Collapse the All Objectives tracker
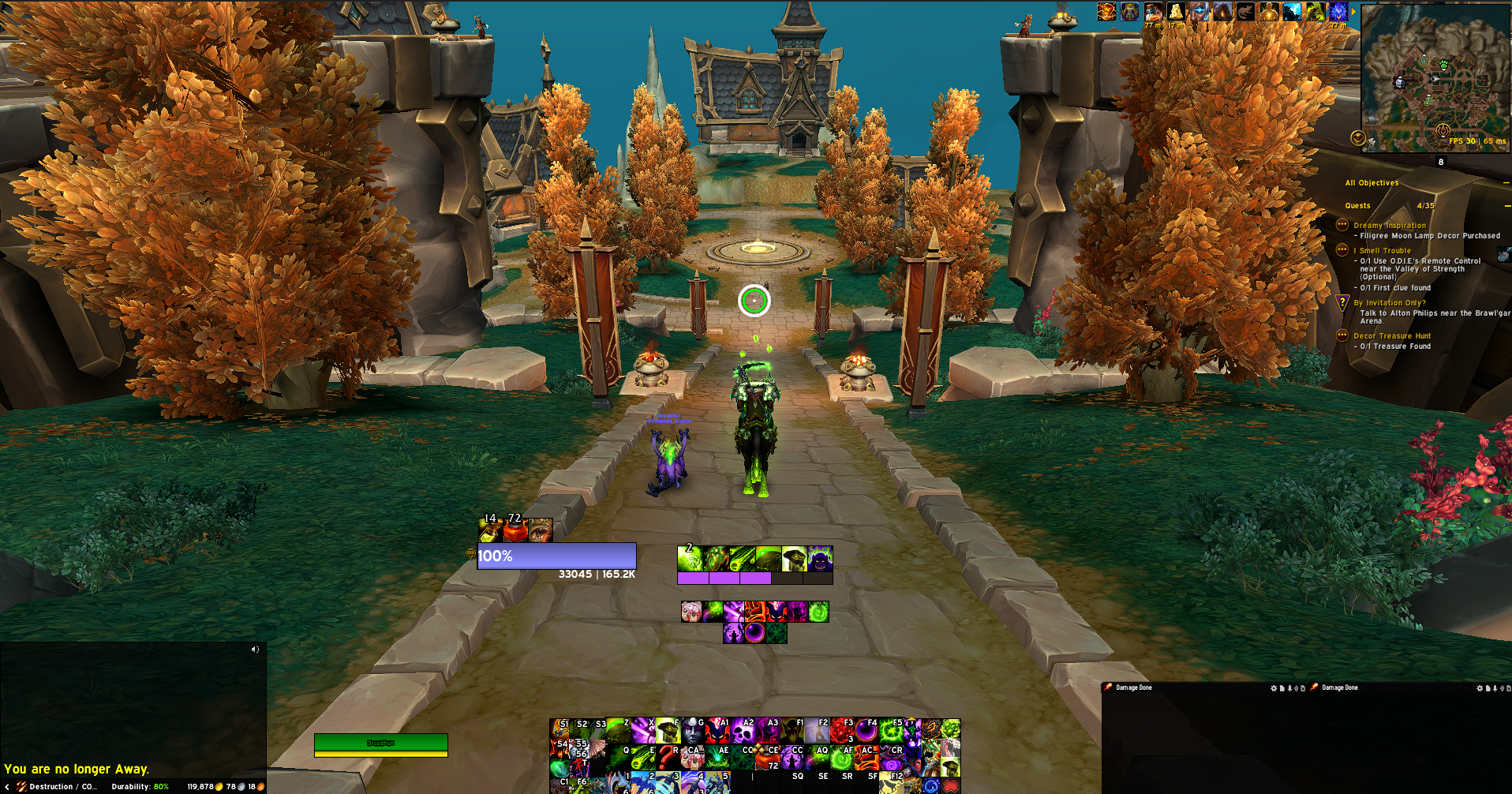This screenshot has height=794, width=1512. point(1506,183)
